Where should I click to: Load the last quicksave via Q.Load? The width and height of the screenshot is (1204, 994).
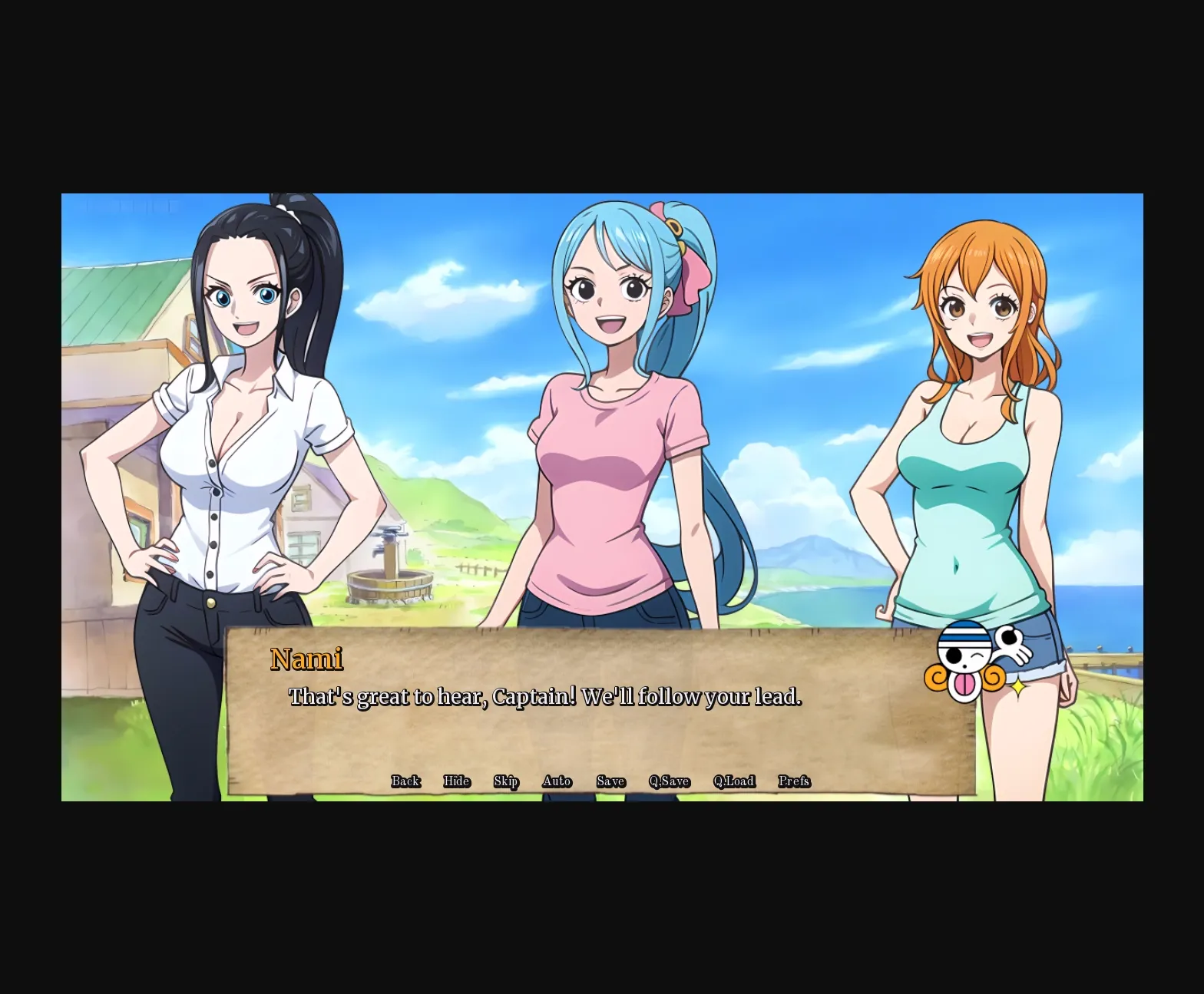734,781
